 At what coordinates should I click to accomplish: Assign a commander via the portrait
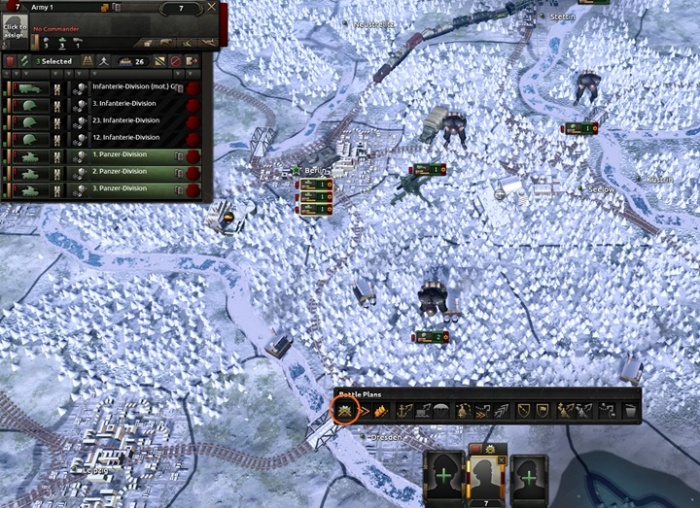(x=14, y=30)
